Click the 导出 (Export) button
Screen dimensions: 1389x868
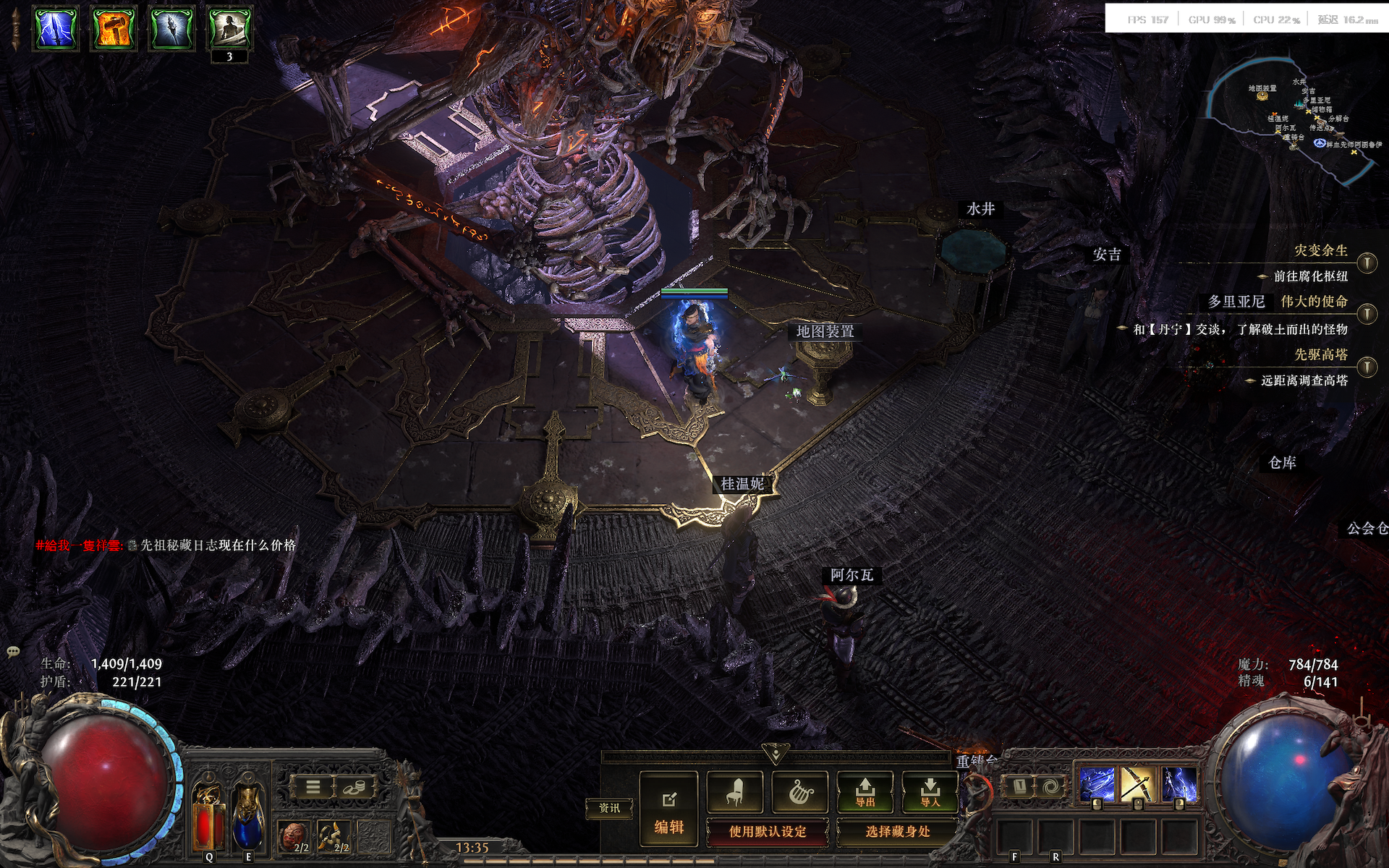coord(865,791)
